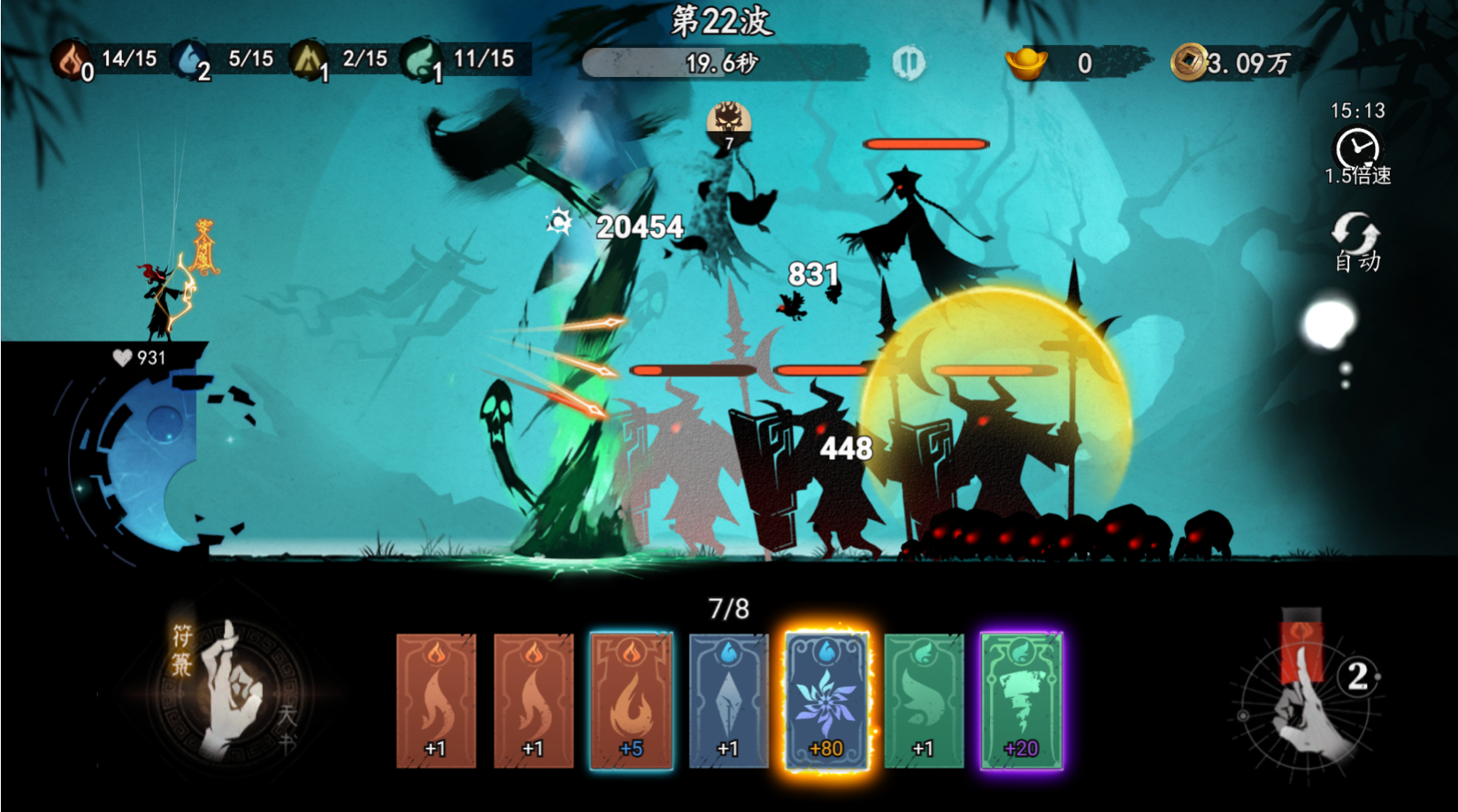Pause the battle with the top pause button
This screenshot has width=1458, height=812.
pyautogui.click(x=908, y=63)
